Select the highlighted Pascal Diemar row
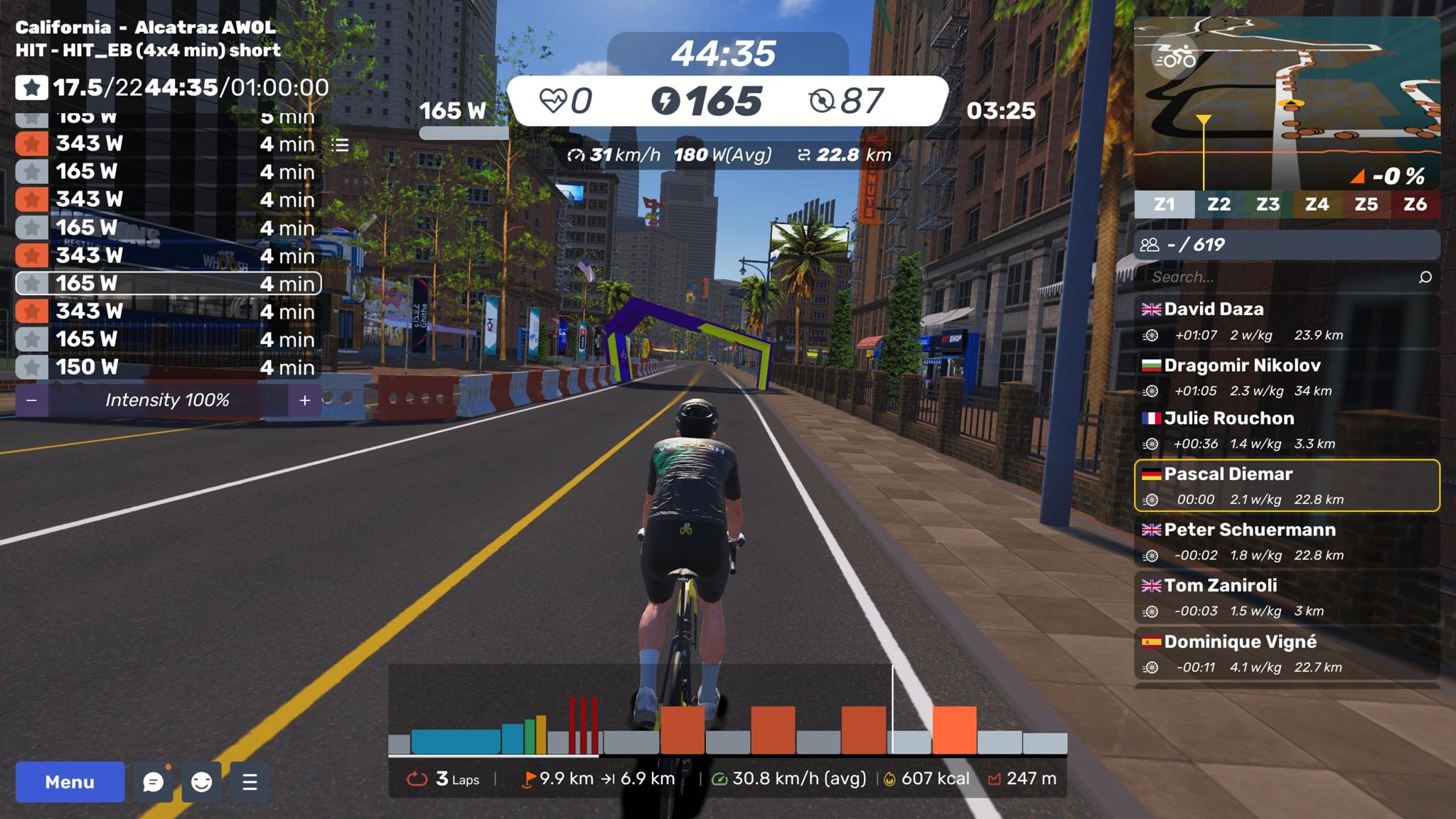This screenshot has width=1456, height=819. [x=1287, y=486]
